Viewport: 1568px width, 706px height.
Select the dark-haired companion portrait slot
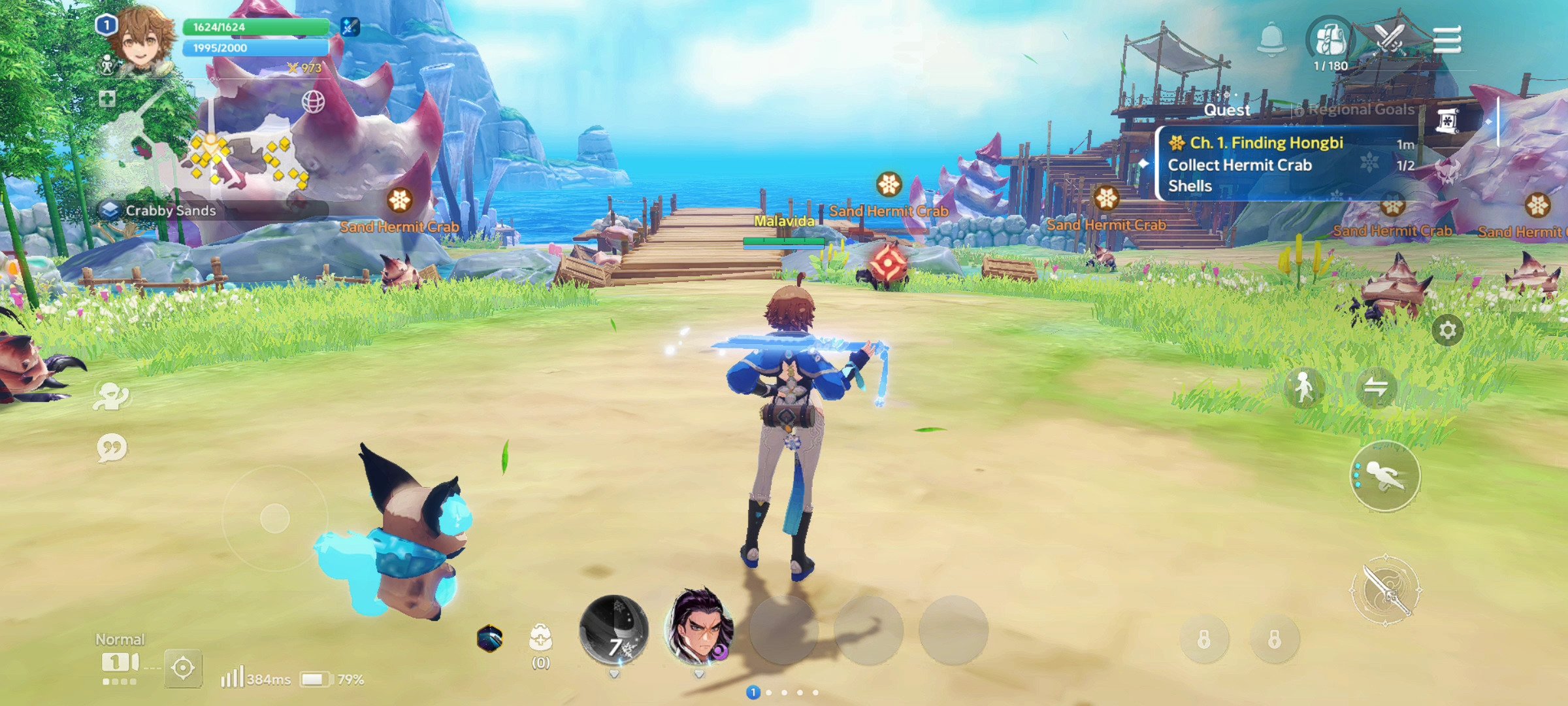click(x=699, y=628)
